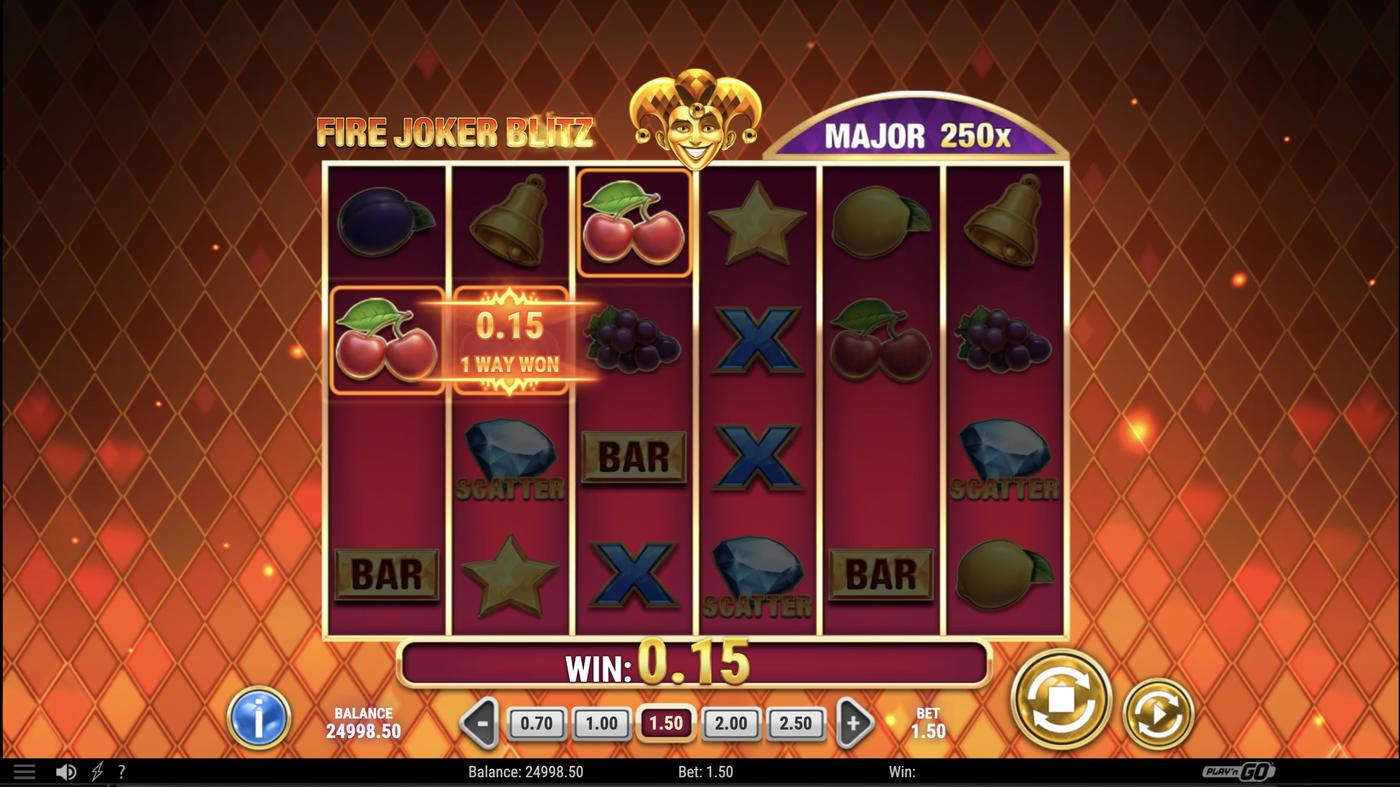Open the hamburger menu in the bottom bar
1400x787 pixels.
point(24,771)
